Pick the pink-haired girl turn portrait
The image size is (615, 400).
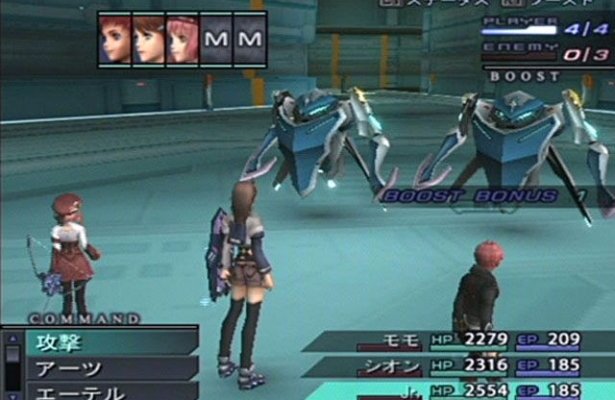(182, 41)
